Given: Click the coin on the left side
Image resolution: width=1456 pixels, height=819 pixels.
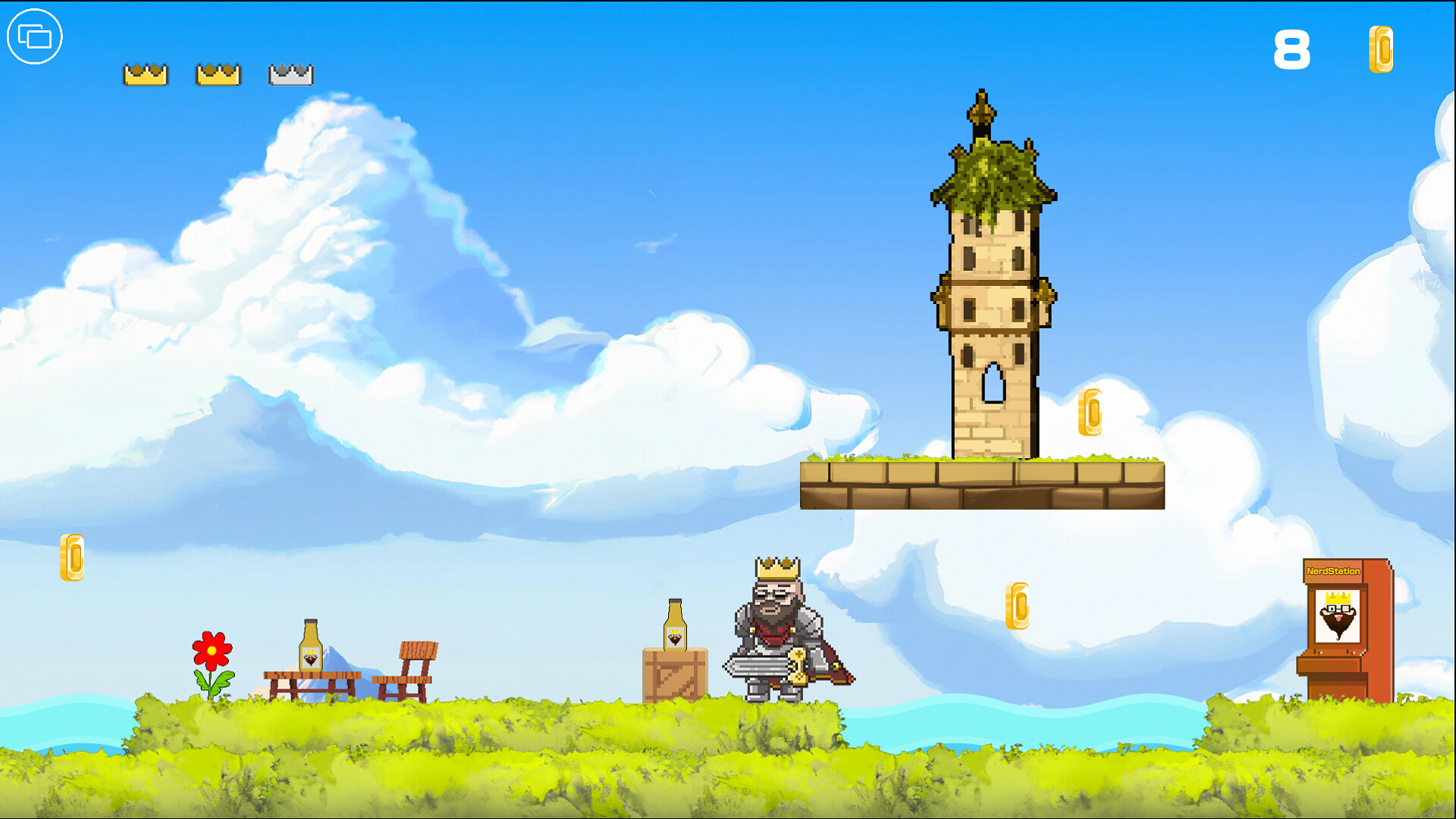Looking at the screenshot, I should tap(74, 558).
